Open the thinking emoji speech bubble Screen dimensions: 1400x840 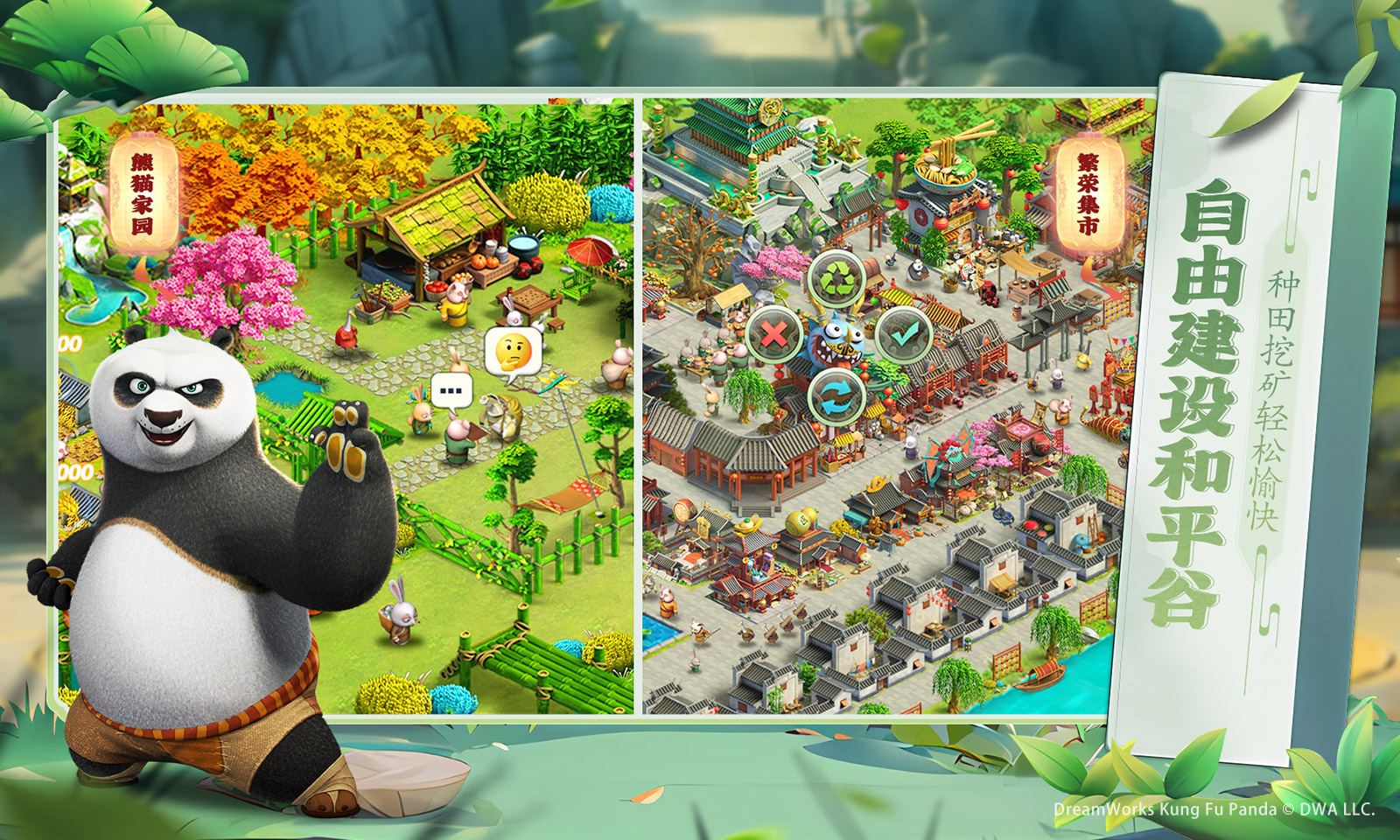pos(513,351)
